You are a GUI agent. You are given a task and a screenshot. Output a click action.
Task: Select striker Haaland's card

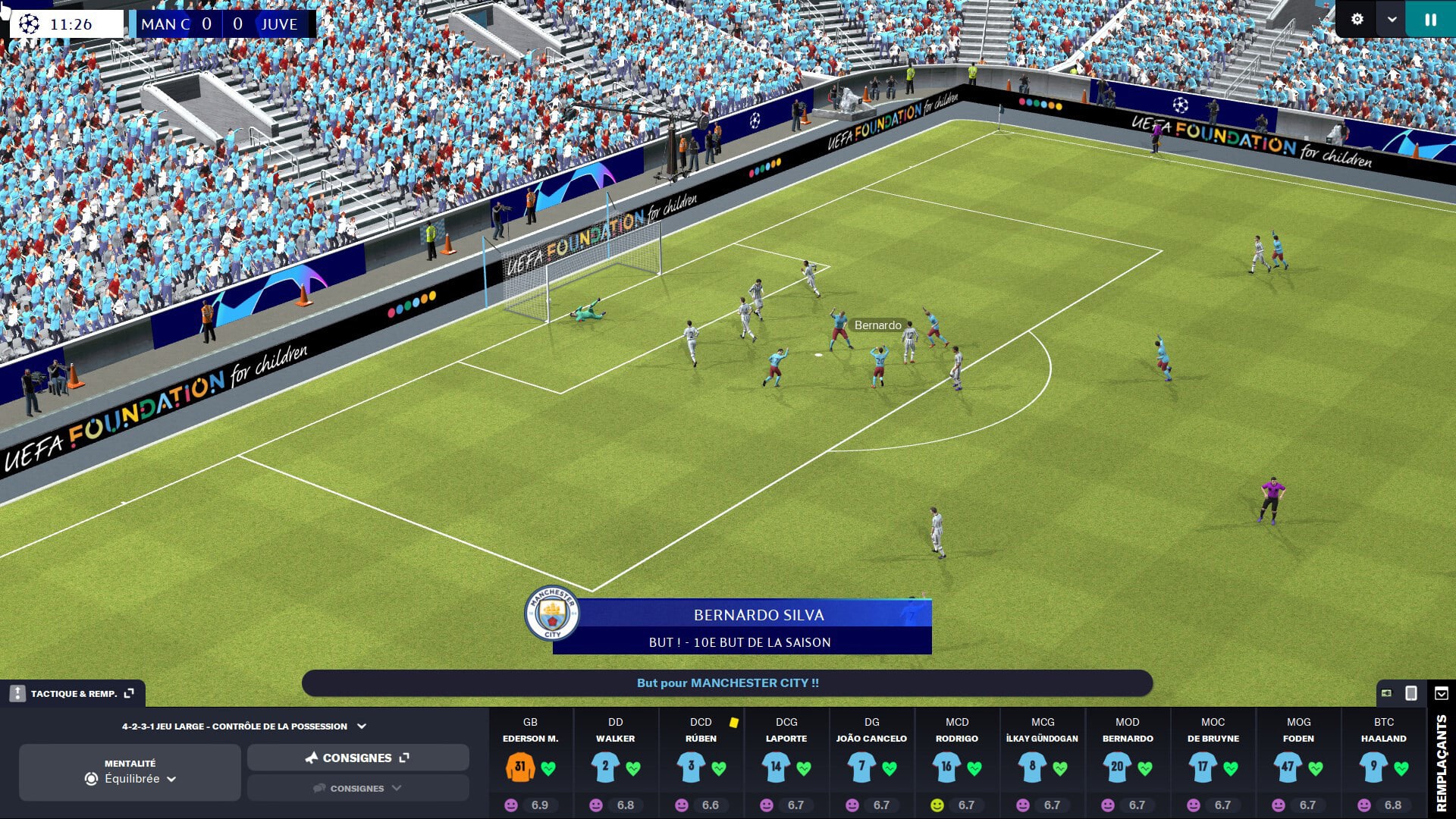tap(1383, 764)
